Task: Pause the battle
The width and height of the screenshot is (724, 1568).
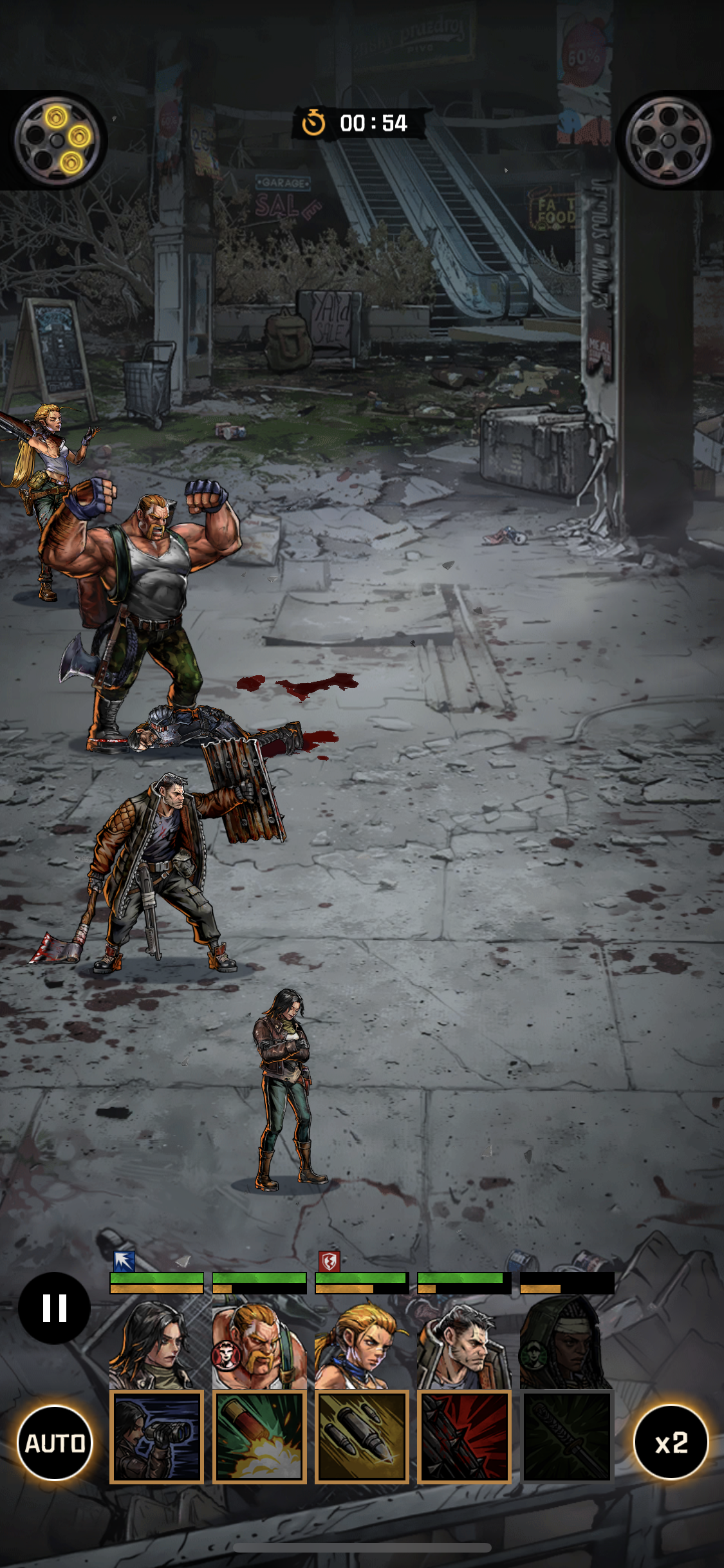Action: (54, 1307)
